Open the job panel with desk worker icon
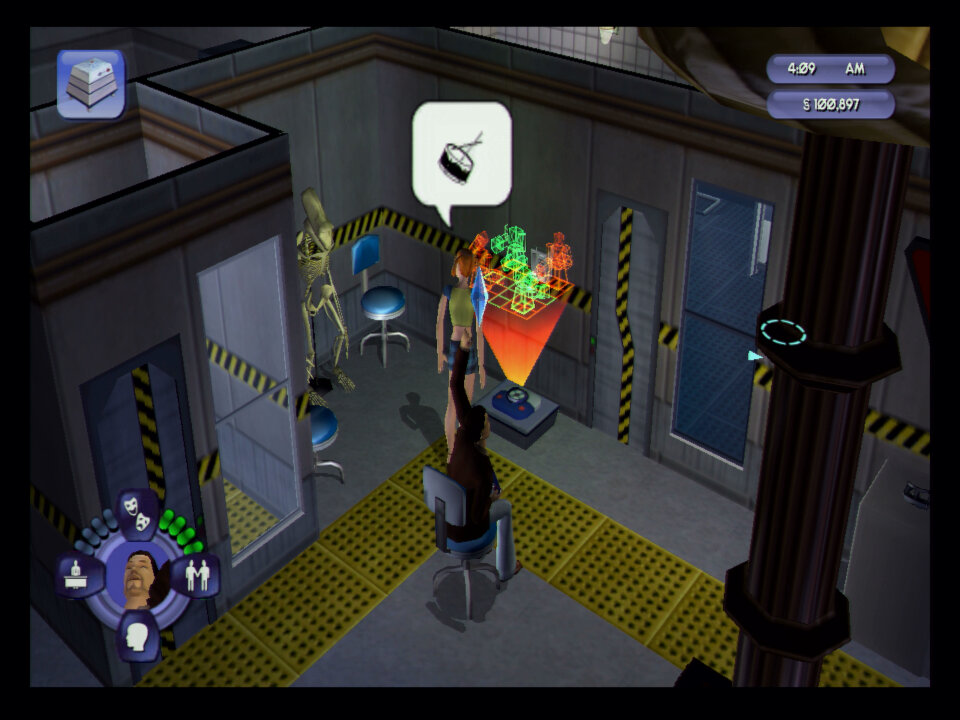960x720 pixels. (79, 575)
